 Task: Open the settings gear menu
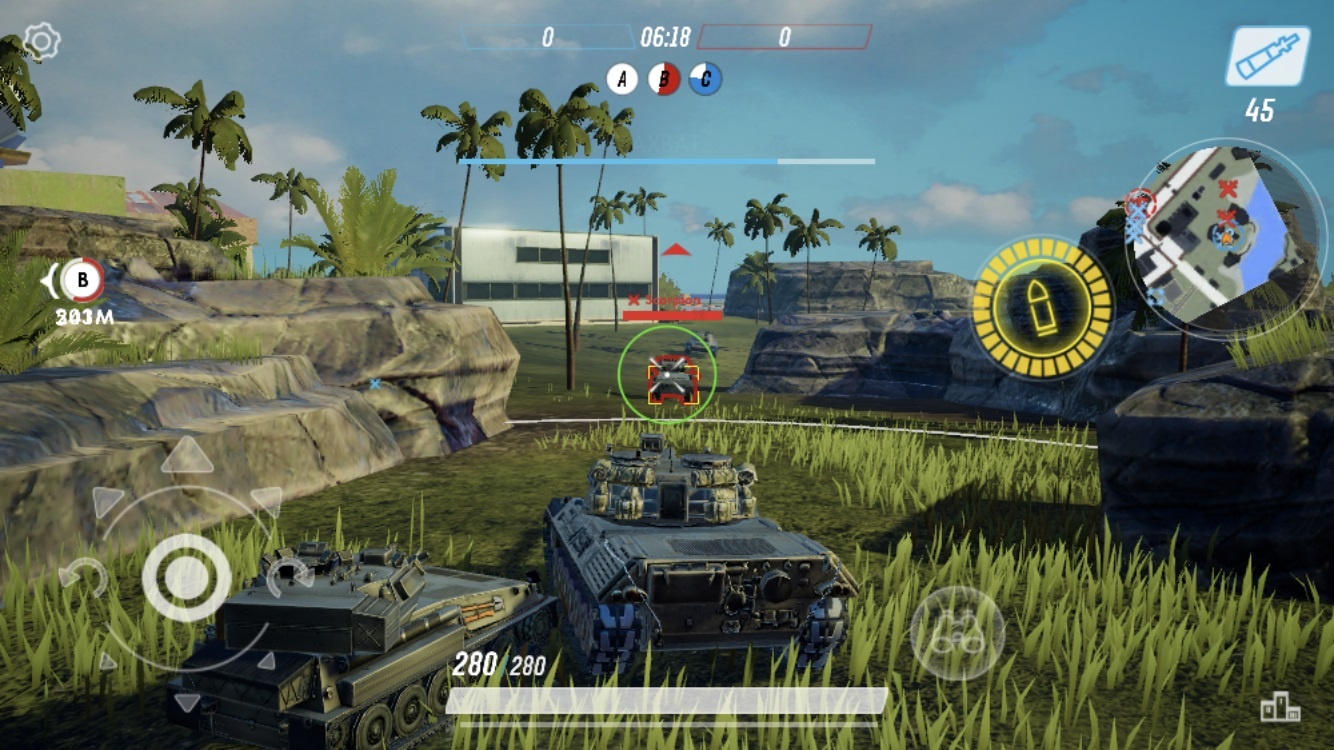40,40
